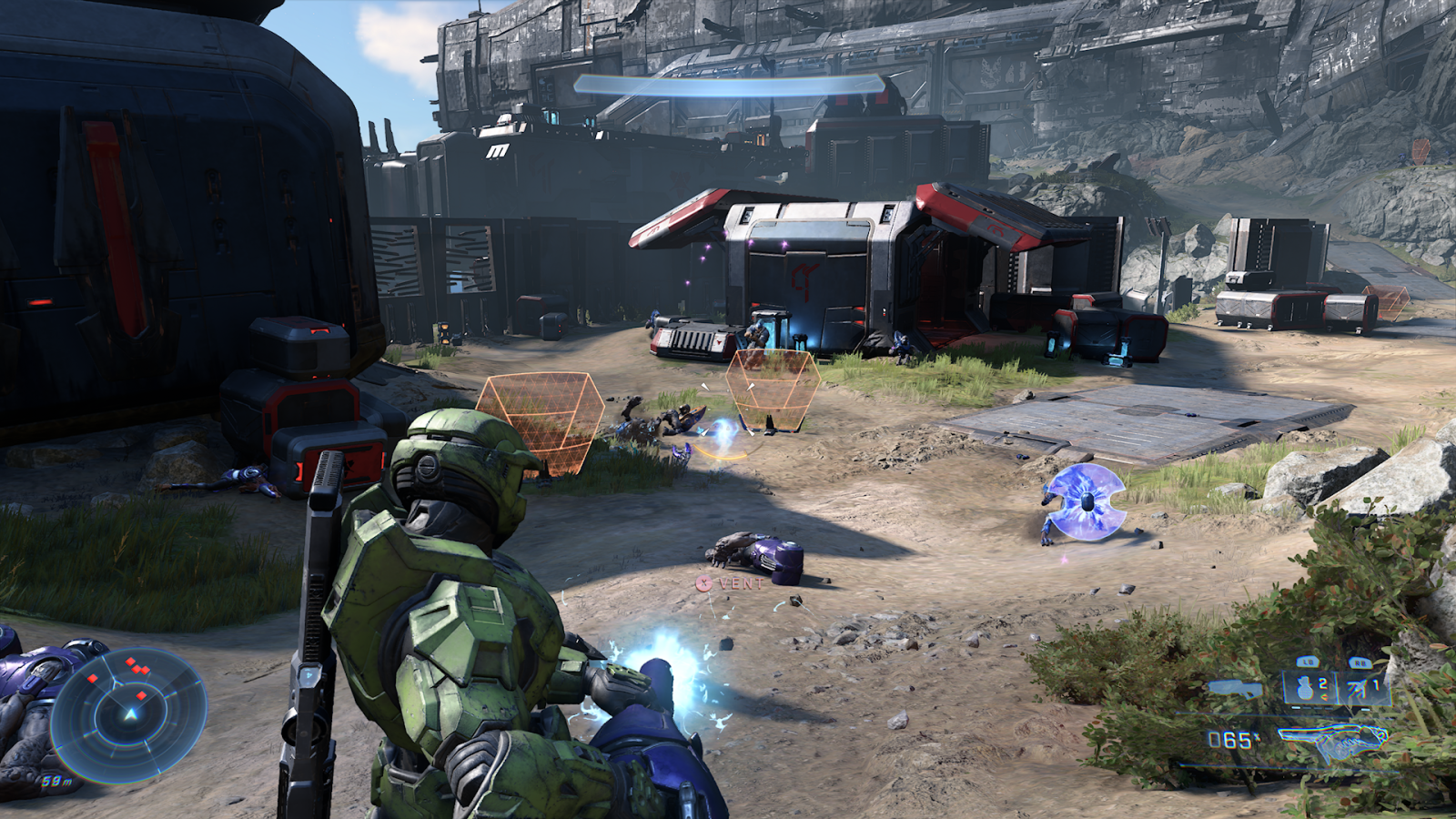Select the frag grenade slot
Screen dimensions: 1456x819
(1309, 687)
